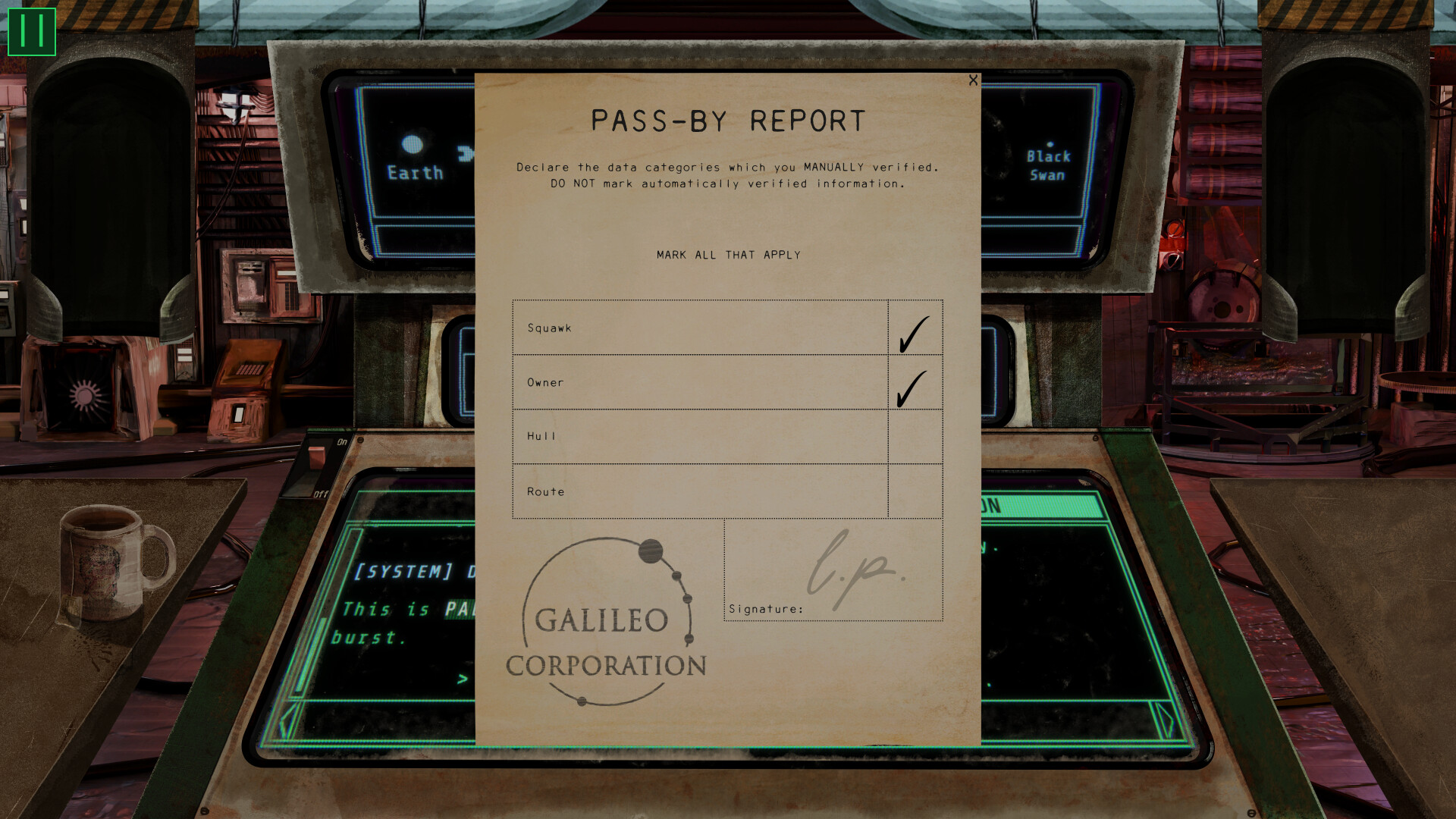The height and width of the screenshot is (819, 1456).
Task: Click the left arrow on the terminal screen
Action: [x=286, y=720]
